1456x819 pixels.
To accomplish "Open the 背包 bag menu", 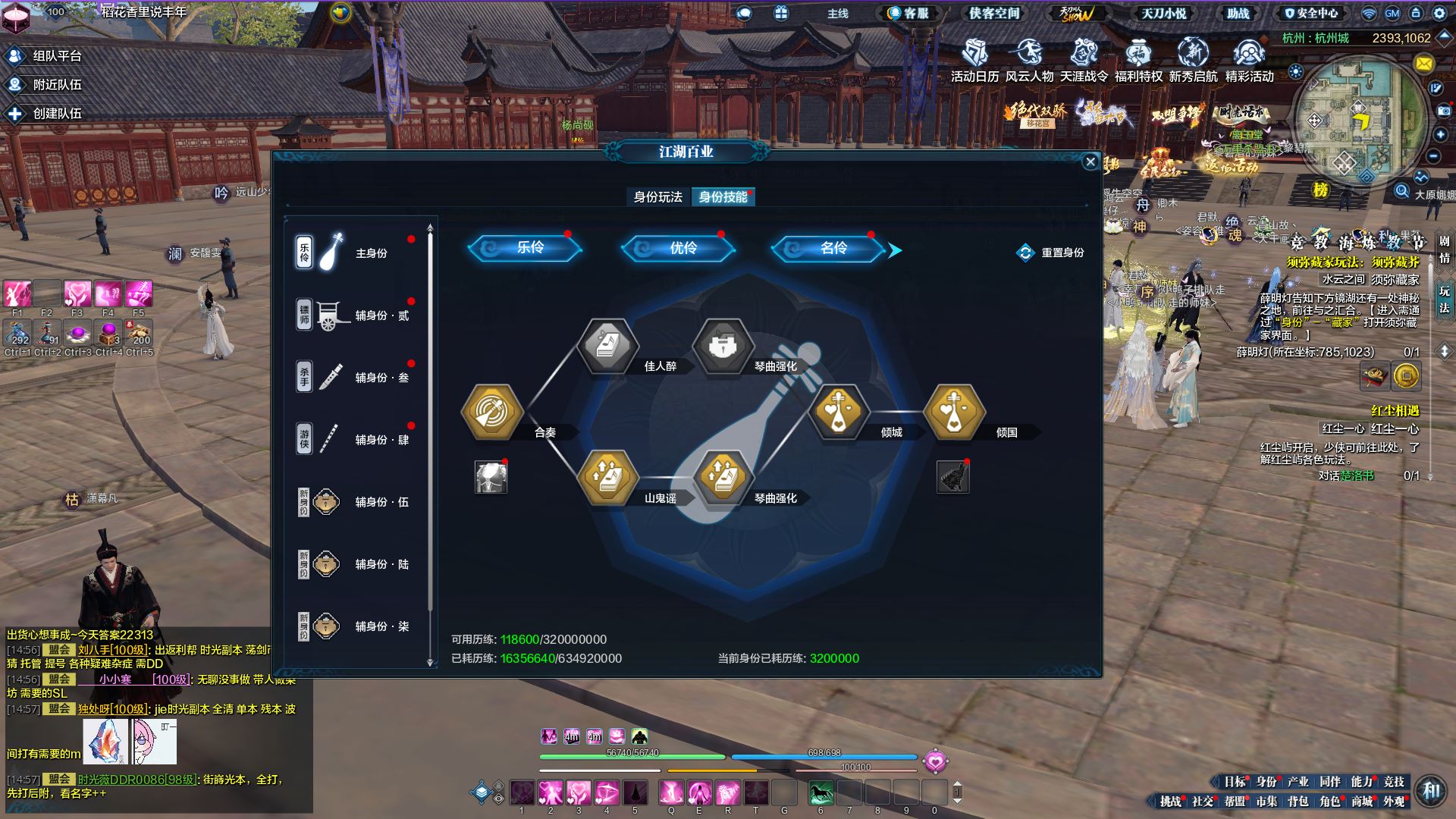I will tap(1298, 801).
